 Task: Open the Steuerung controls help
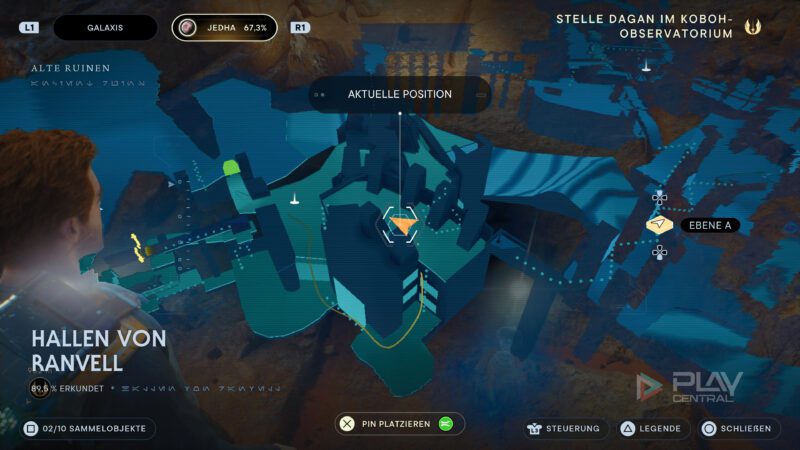point(563,428)
